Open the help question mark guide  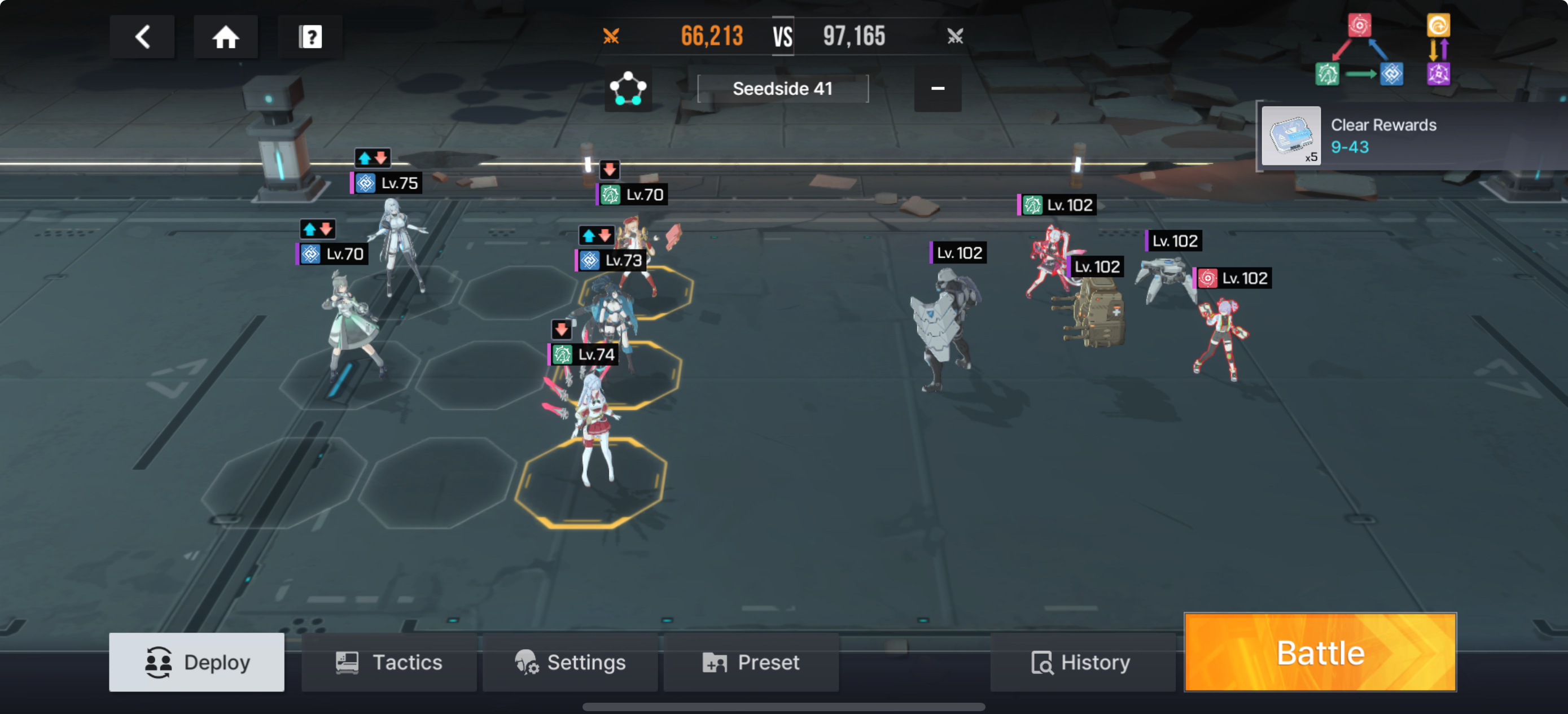coord(310,37)
